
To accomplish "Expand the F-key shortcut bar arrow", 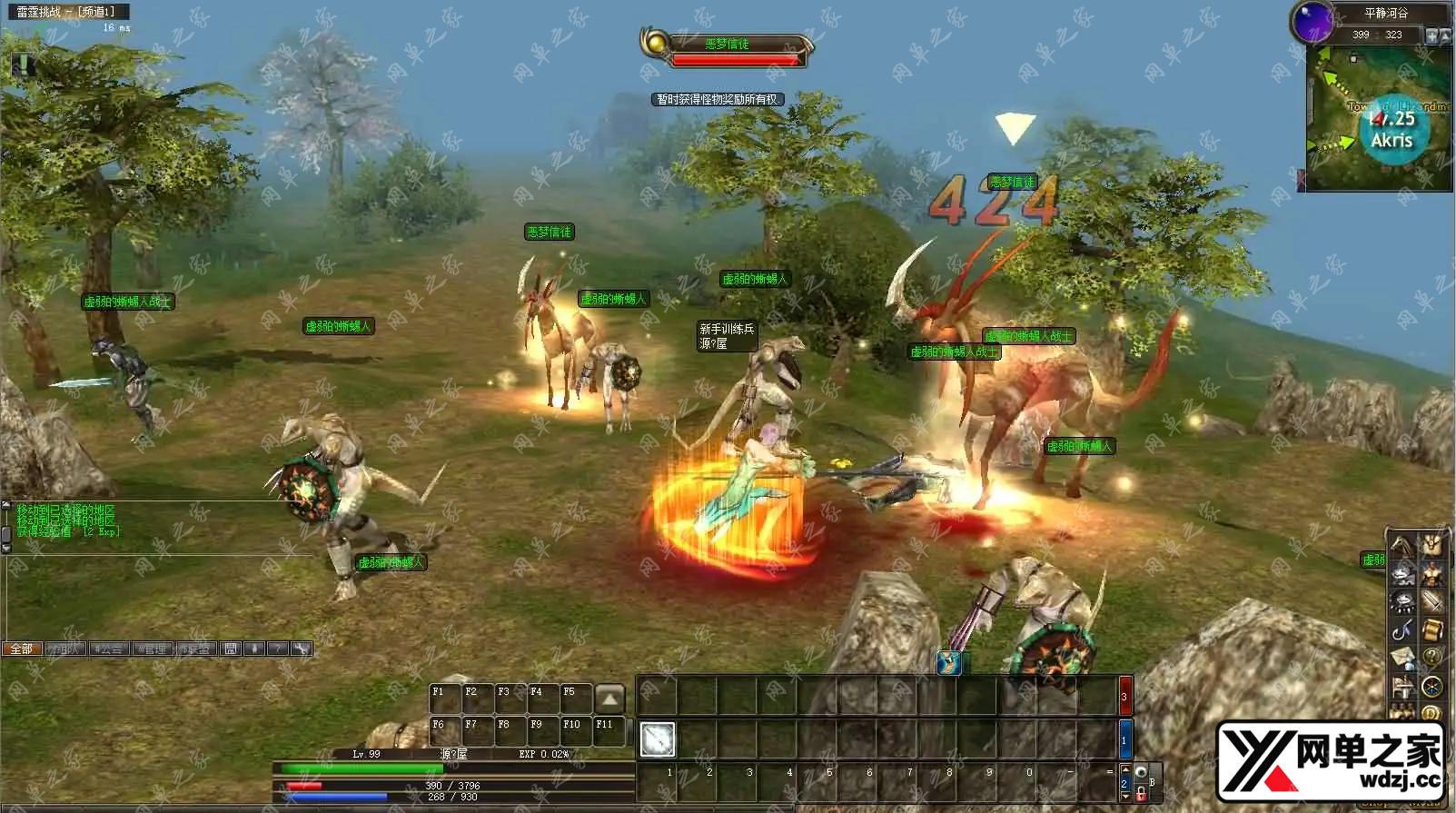I will [609, 699].
